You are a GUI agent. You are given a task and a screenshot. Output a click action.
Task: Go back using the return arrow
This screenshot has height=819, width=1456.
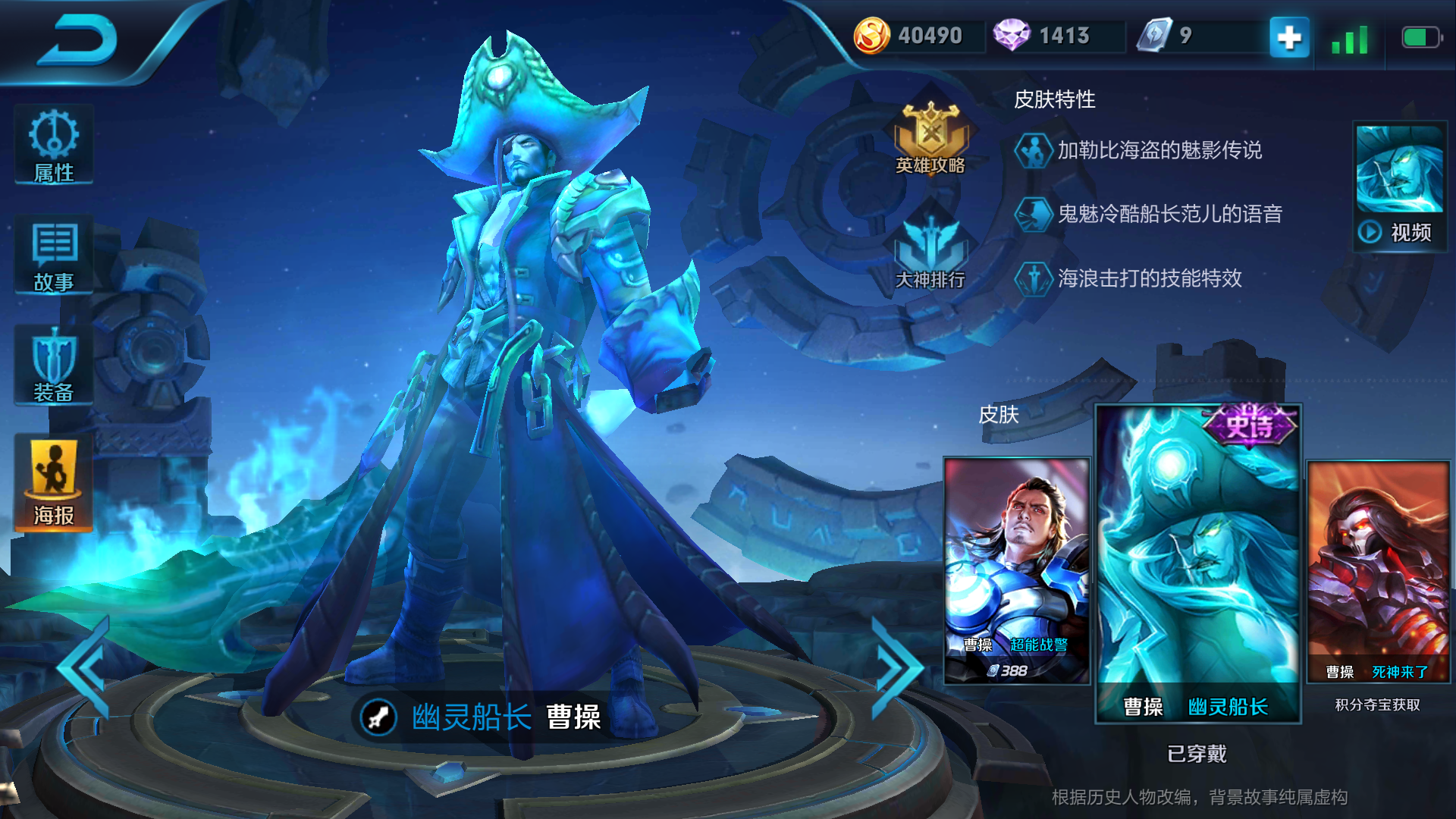[x=78, y=39]
